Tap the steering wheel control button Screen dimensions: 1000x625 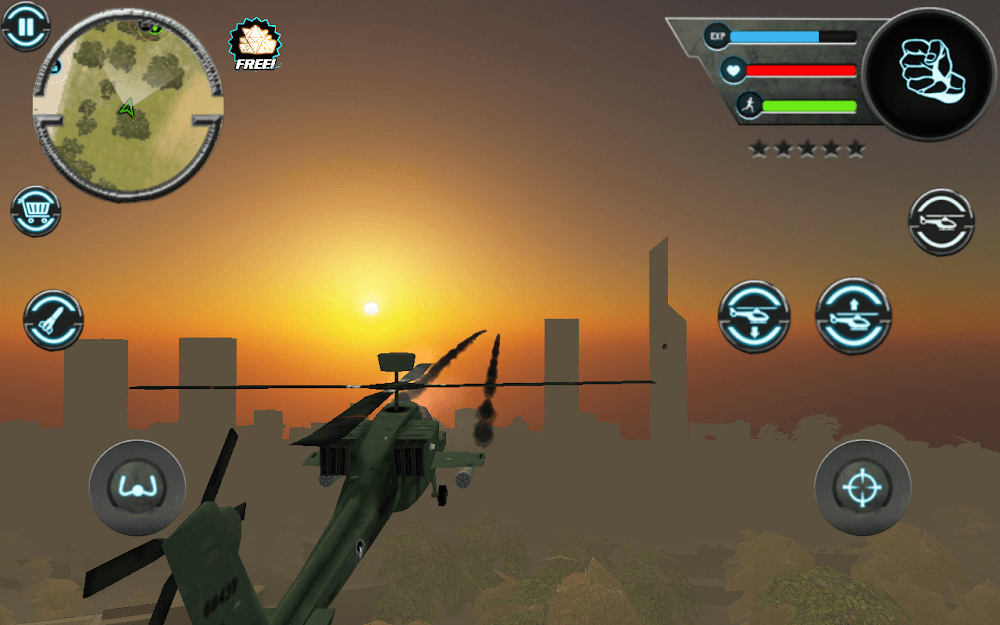[137, 488]
